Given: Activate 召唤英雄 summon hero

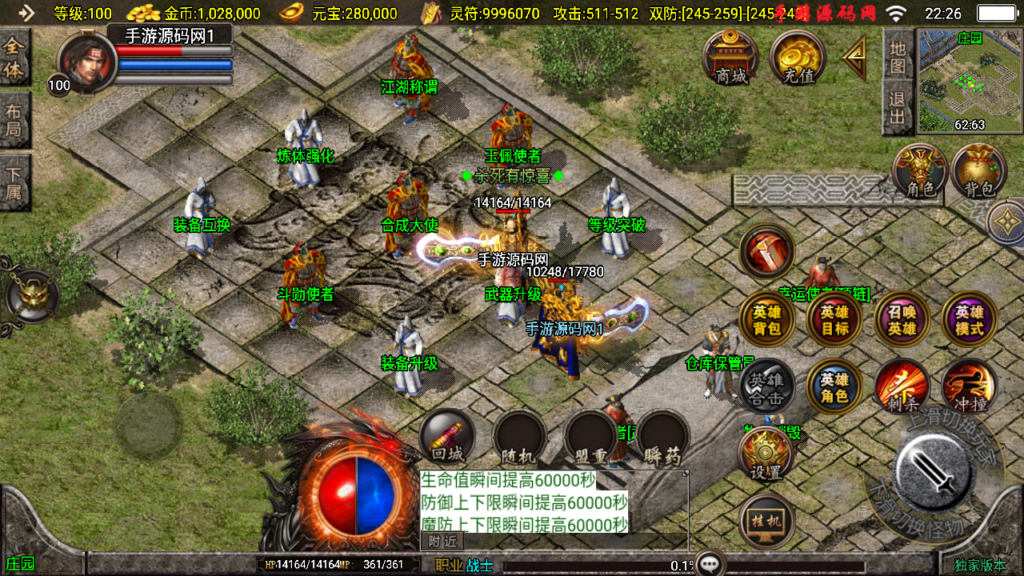Looking at the screenshot, I should (x=901, y=320).
